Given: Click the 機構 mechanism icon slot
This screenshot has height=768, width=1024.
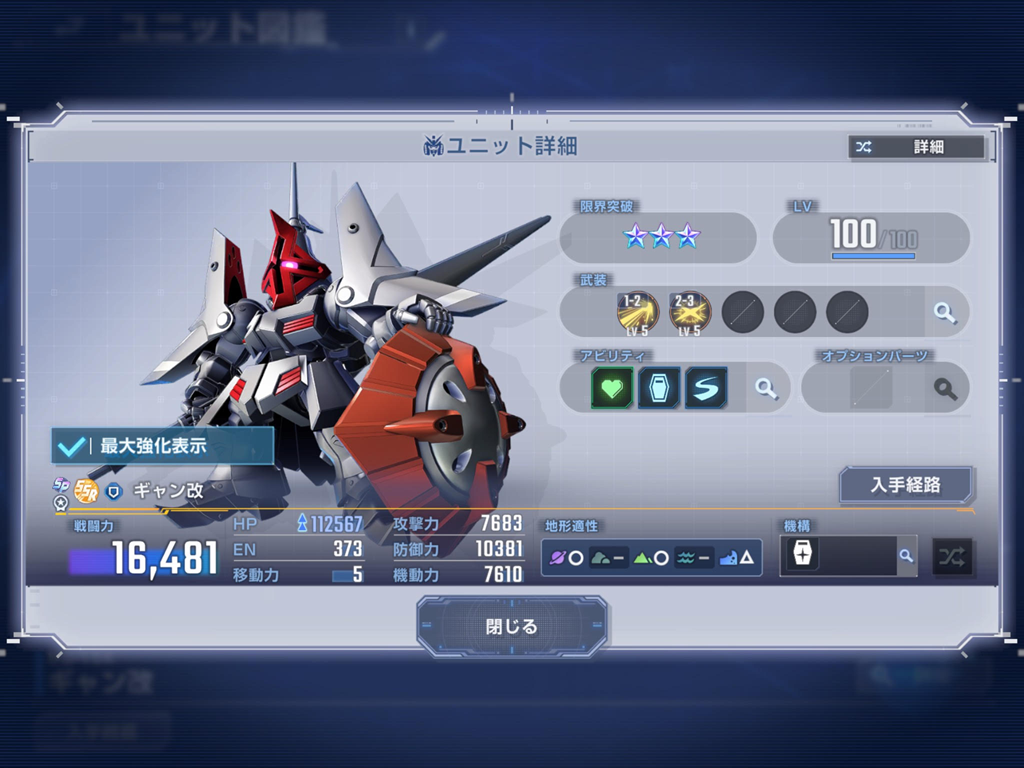Looking at the screenshot, I should click(802, 557).
